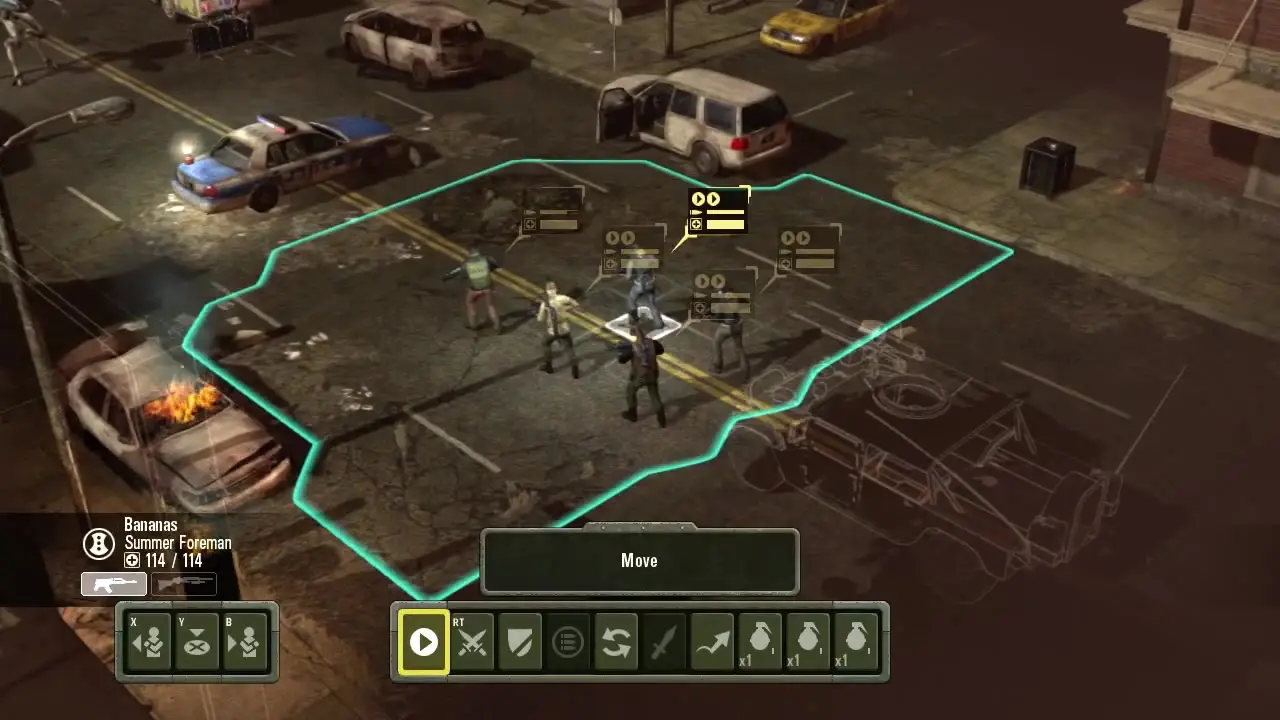The image size is (1280, 720).
Task: Activate the crossed swords attack action
Action: (x=472, y=642)
